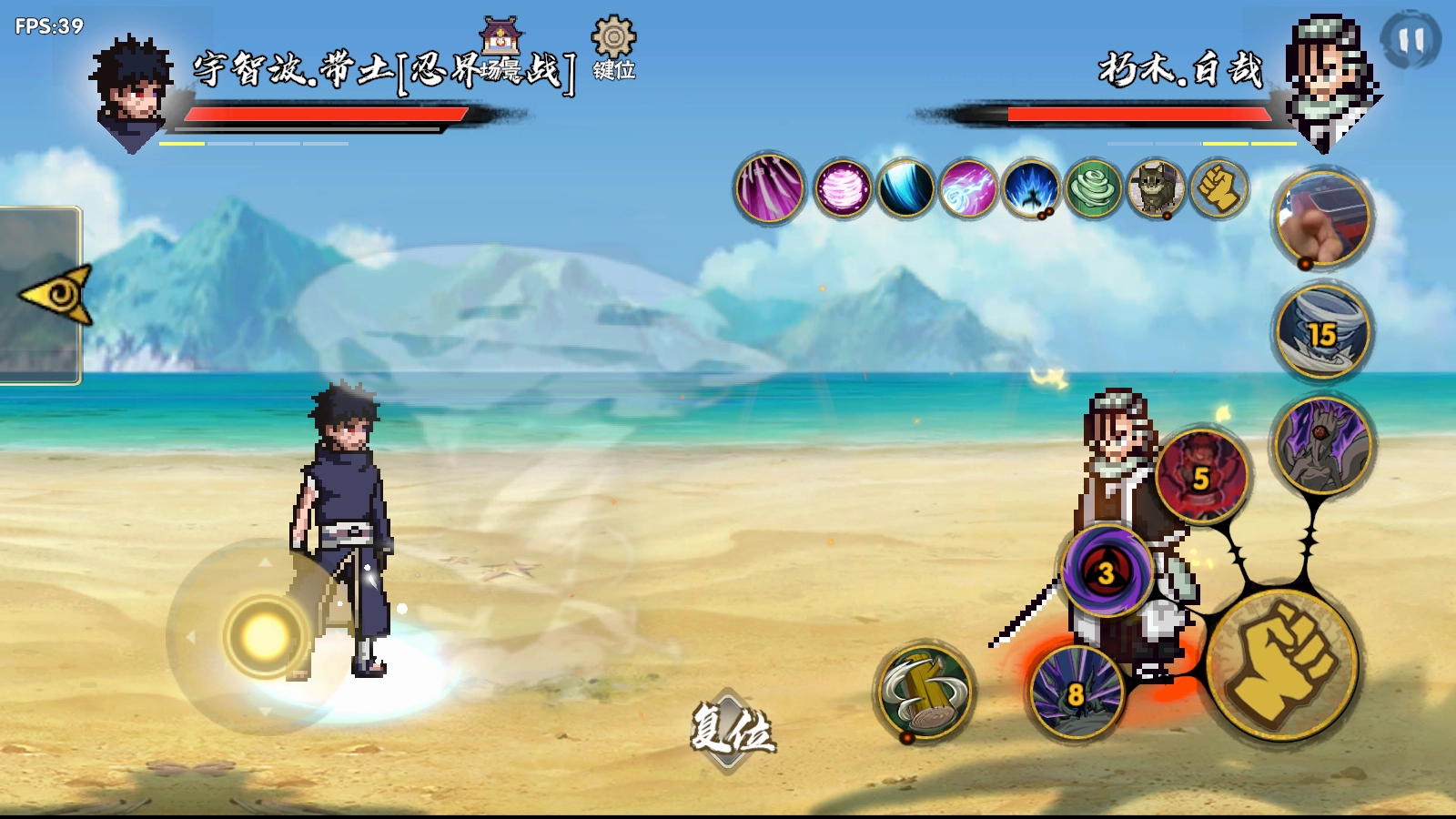The width and height of the screenshot is (1456, 819).
Task: Trigger the purple Sharingan skill with cooldown 3
Action: pos(1107,571)
